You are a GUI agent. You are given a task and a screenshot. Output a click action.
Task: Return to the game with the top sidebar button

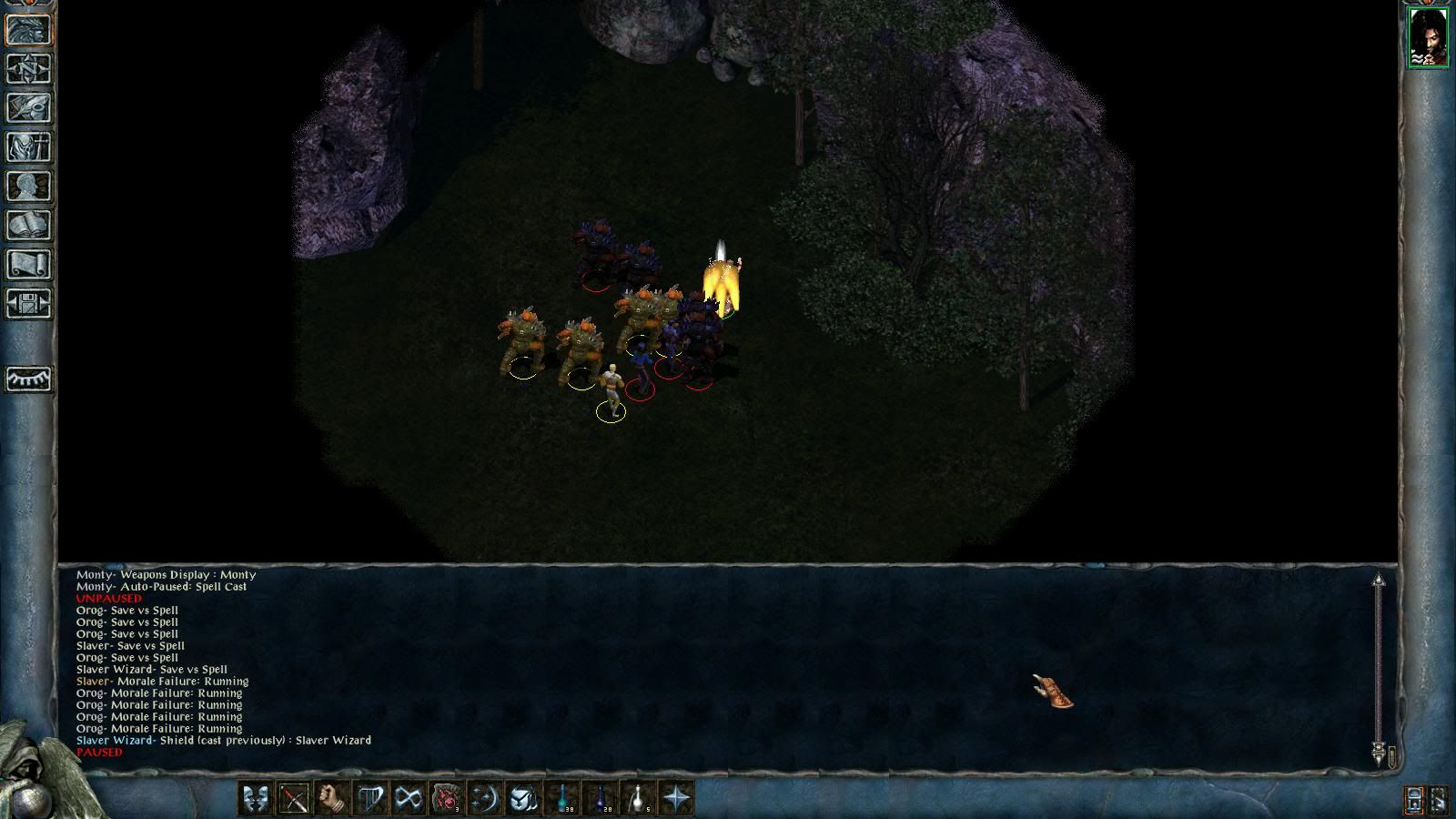pyautogui.click(x=29, y=29)
